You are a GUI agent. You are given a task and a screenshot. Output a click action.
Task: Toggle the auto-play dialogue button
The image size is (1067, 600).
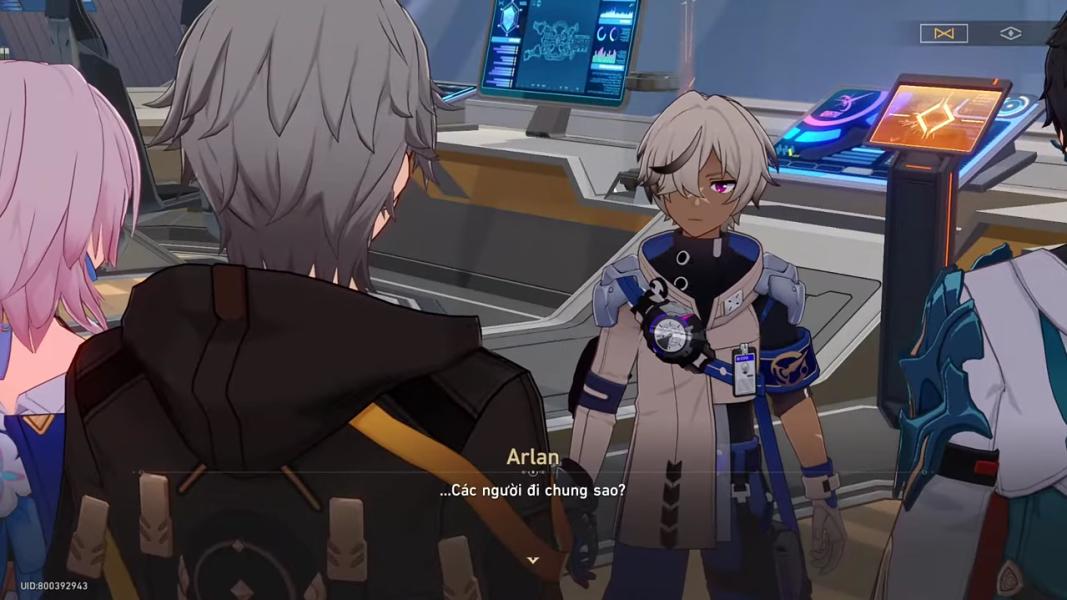click(943, 33)
